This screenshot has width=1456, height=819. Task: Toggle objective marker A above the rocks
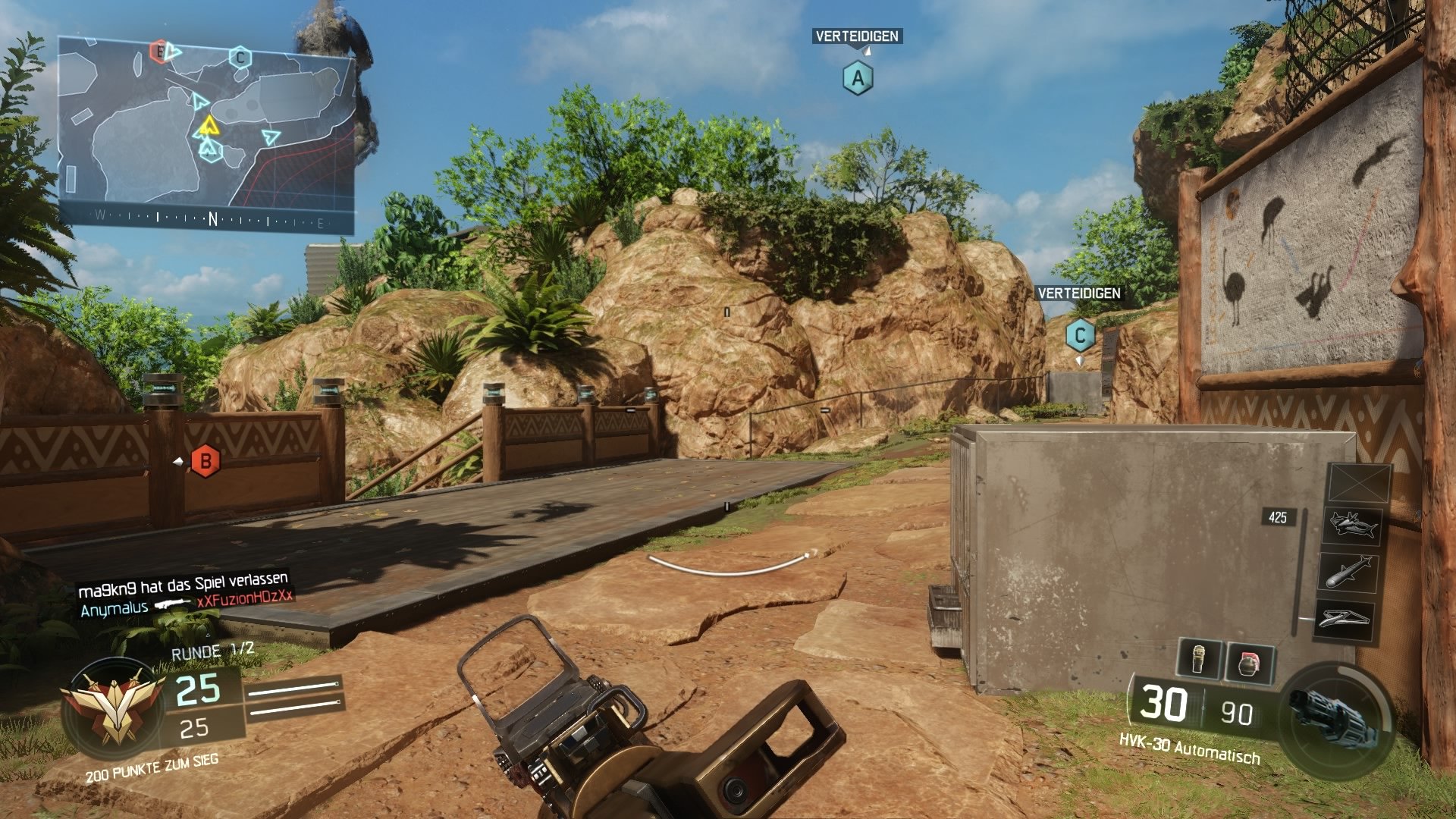point(858,77)
